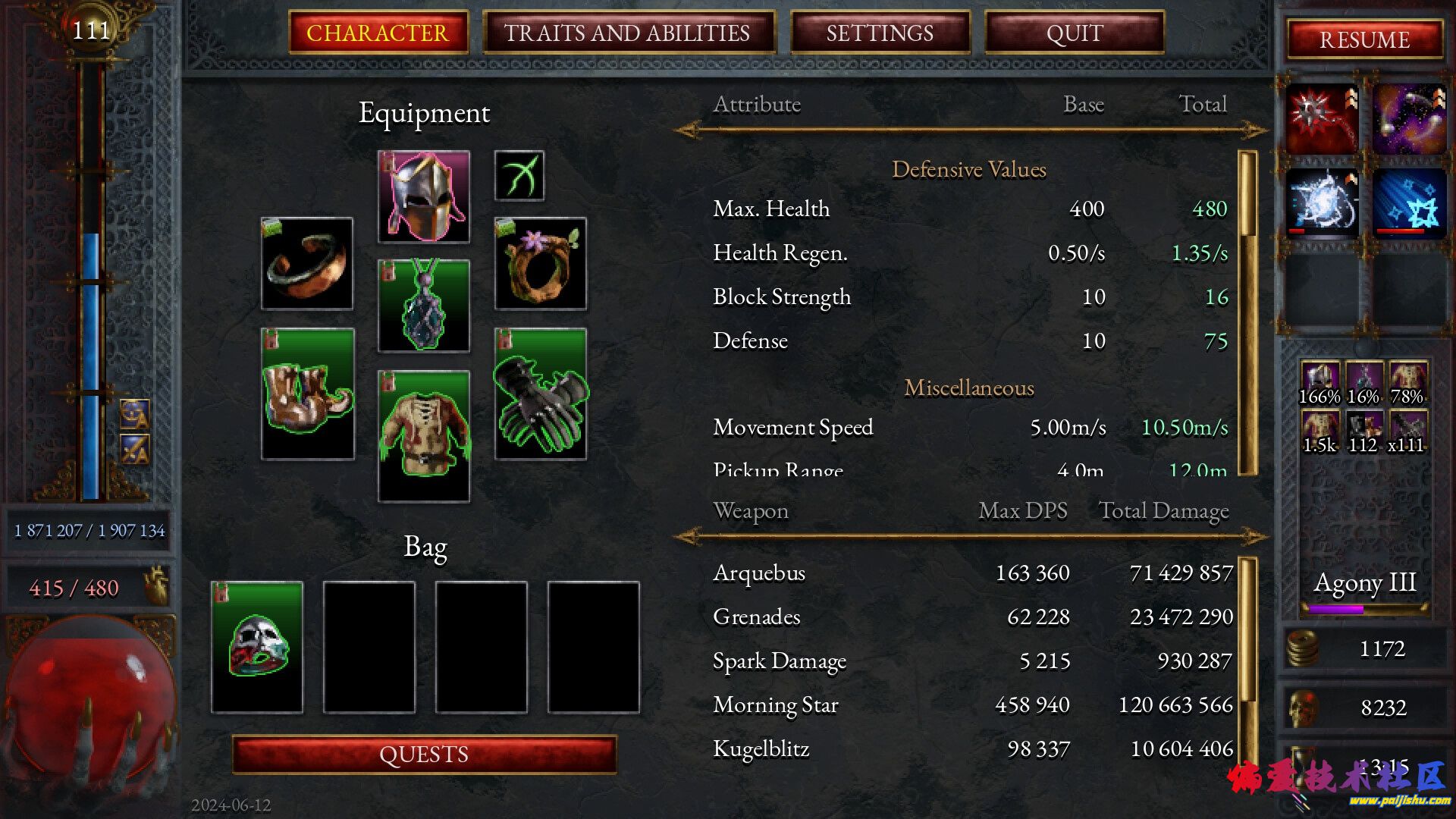Select the copper bracelet slot
The height and width of the screenshot is (819, 1456).
click(307, 263)
